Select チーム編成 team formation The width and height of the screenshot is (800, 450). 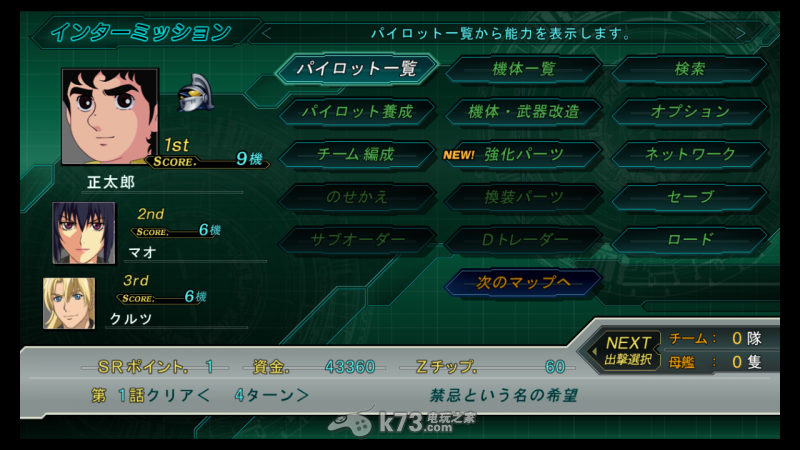356,154
